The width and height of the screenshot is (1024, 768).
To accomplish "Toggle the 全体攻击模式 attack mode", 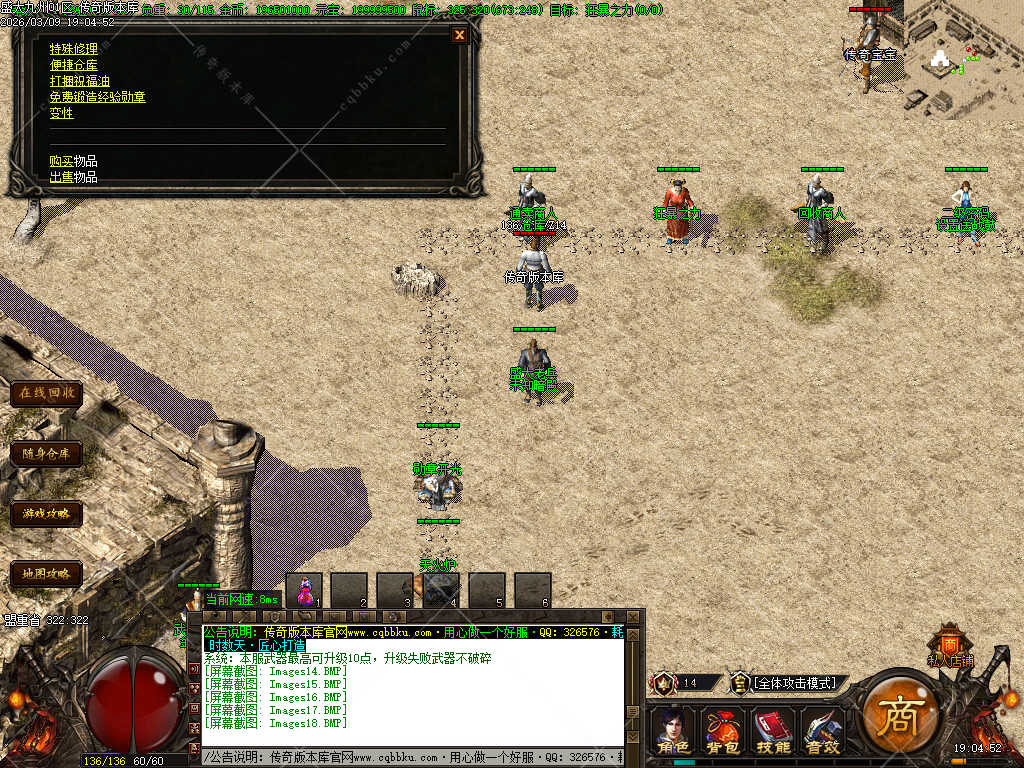I will click(x=794, y=683).
